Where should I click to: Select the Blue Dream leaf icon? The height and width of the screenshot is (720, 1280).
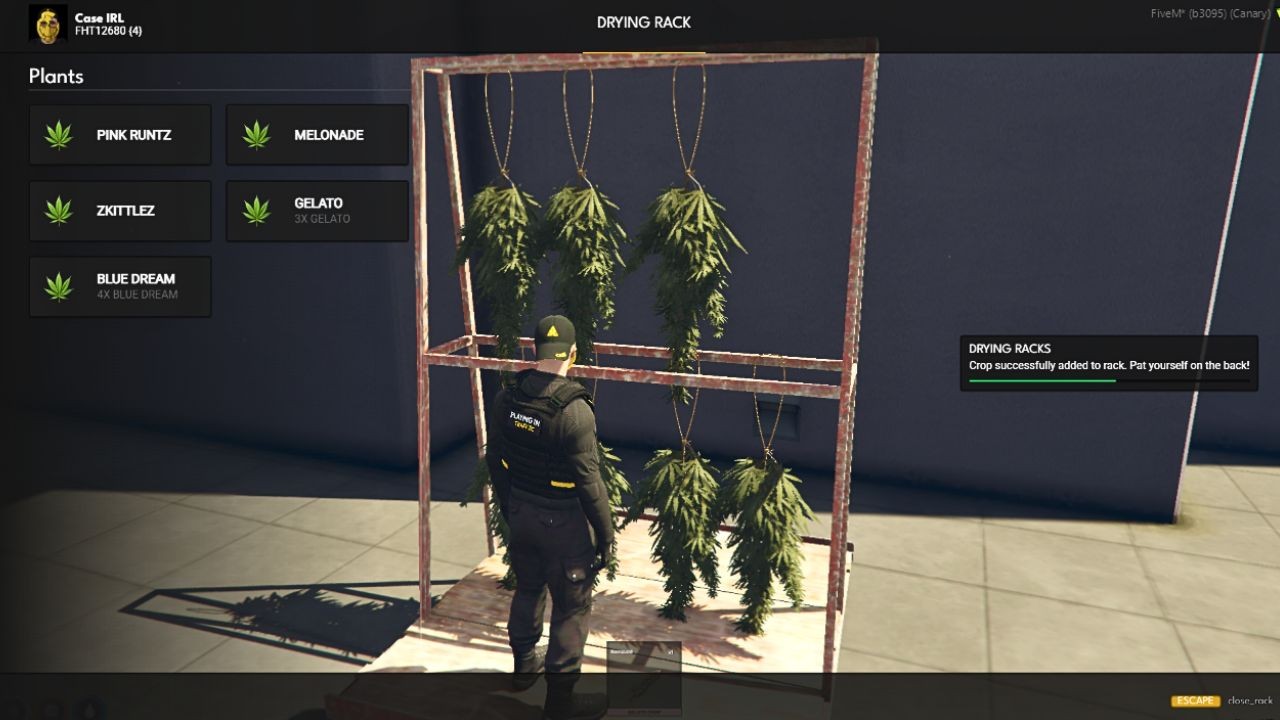coord(58,286)
